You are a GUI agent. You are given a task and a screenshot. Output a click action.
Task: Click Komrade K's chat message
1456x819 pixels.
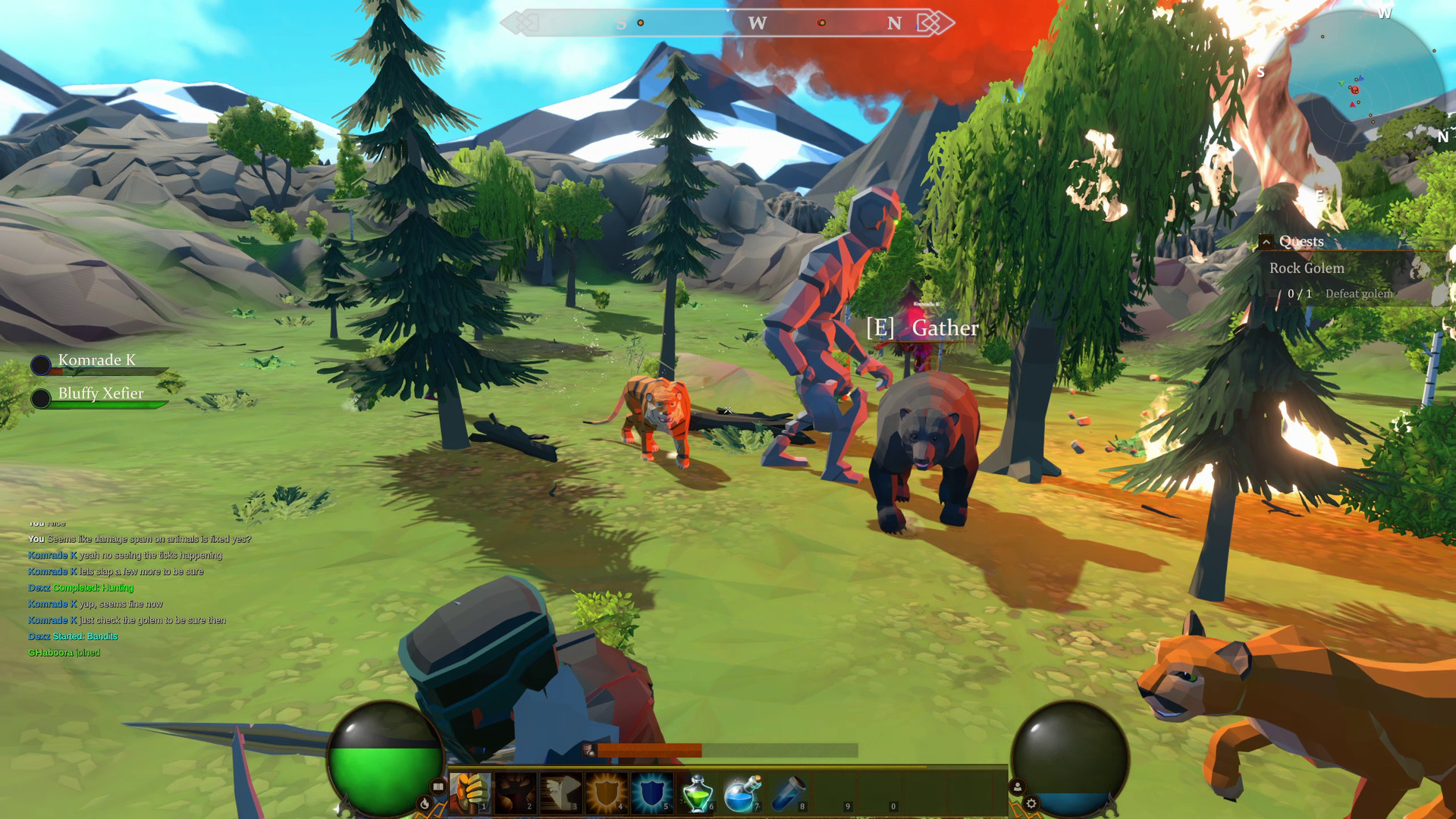[x=125, y=555]
